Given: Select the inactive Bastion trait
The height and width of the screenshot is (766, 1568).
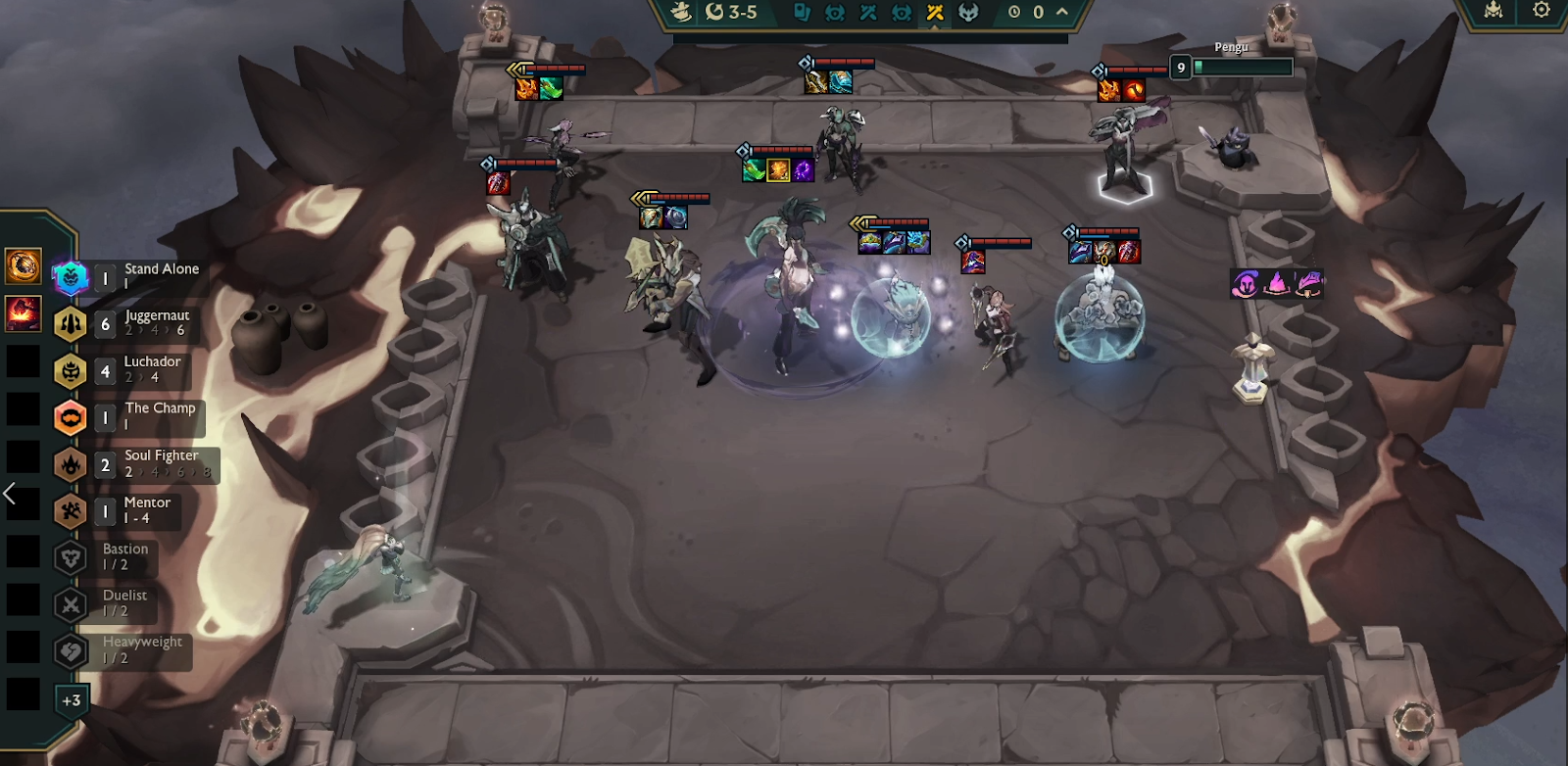Looking at the screenshot, I should pos(108,556).
